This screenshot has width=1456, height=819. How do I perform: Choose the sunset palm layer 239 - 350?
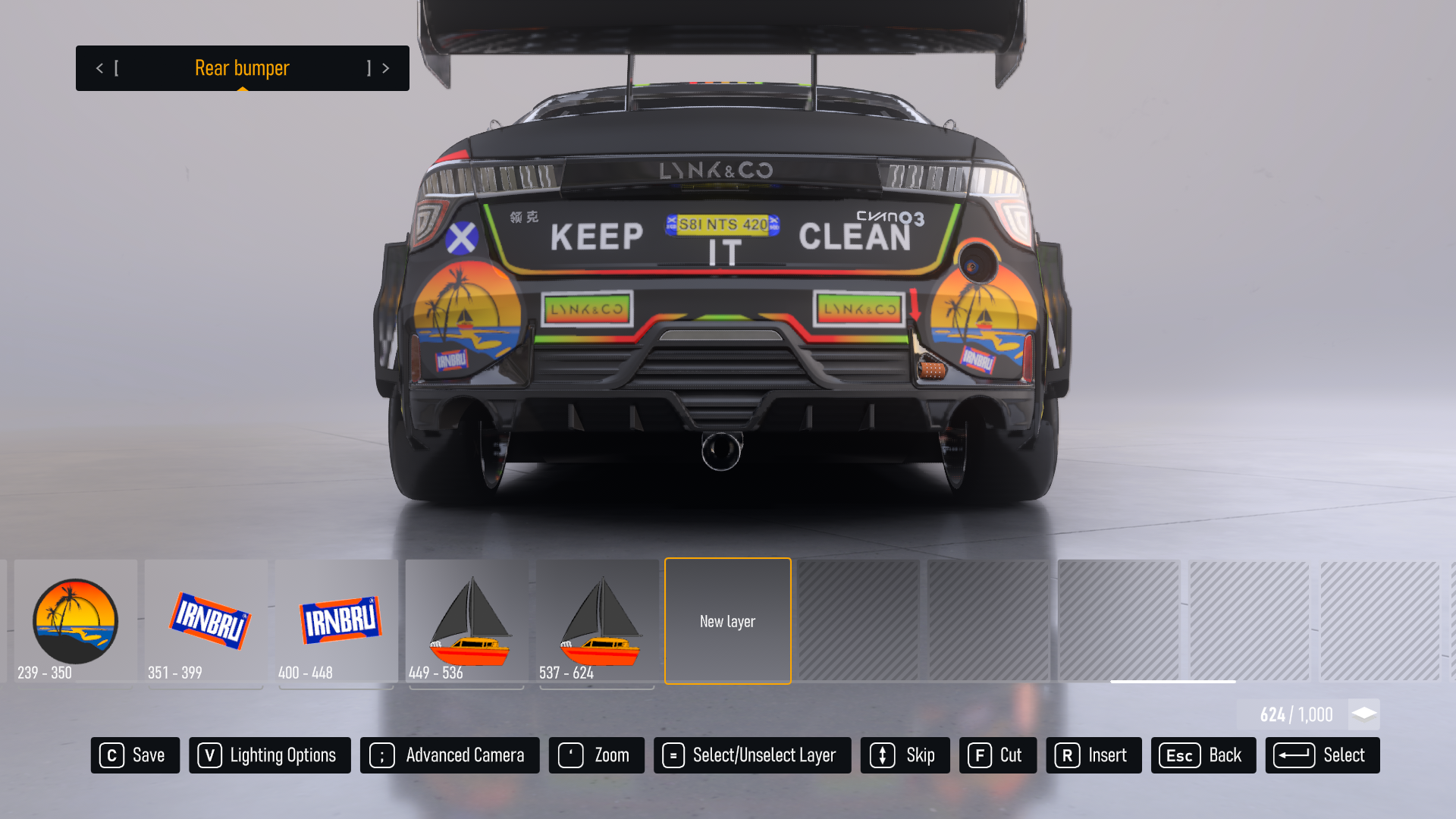(x=76, y=621)
